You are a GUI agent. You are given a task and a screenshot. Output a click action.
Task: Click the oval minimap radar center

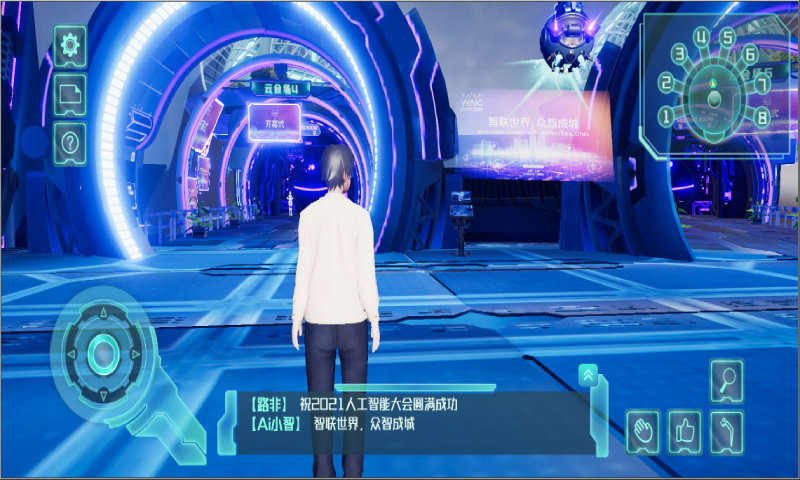[714, 99]
